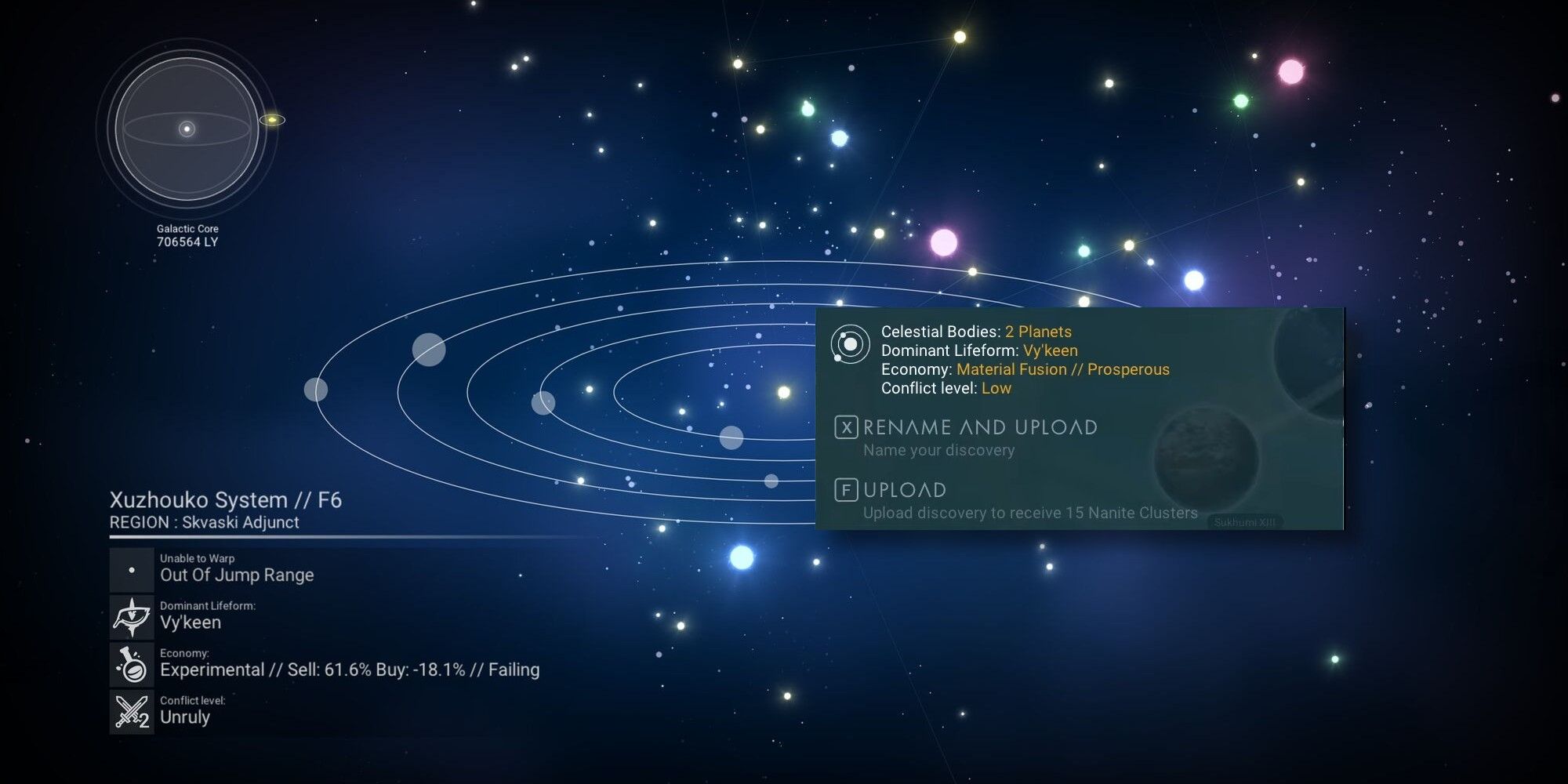Click the Vy'keen lifeform eye icon

131,617
